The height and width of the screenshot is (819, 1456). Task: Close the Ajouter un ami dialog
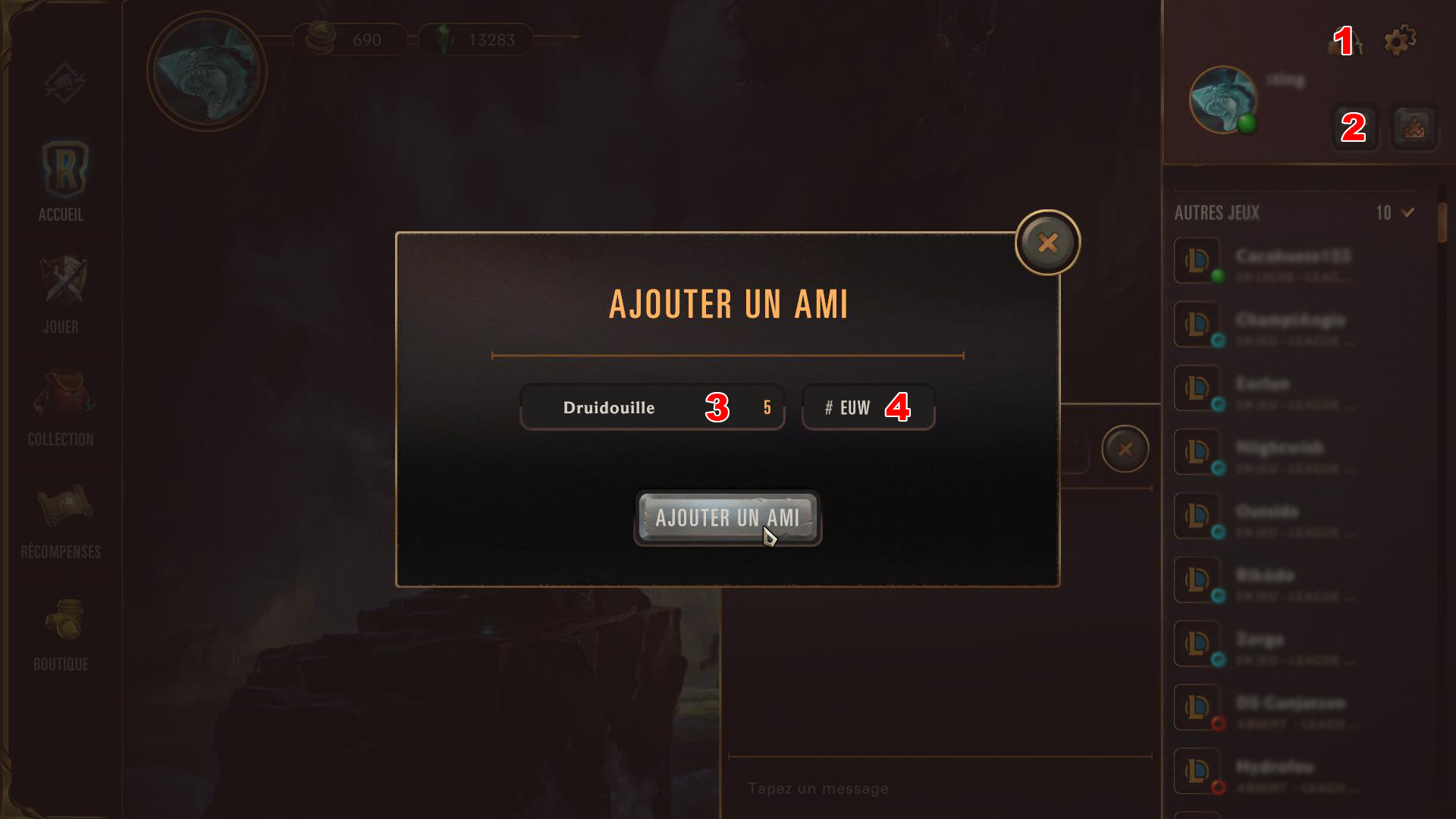(x=1048, y=242)
